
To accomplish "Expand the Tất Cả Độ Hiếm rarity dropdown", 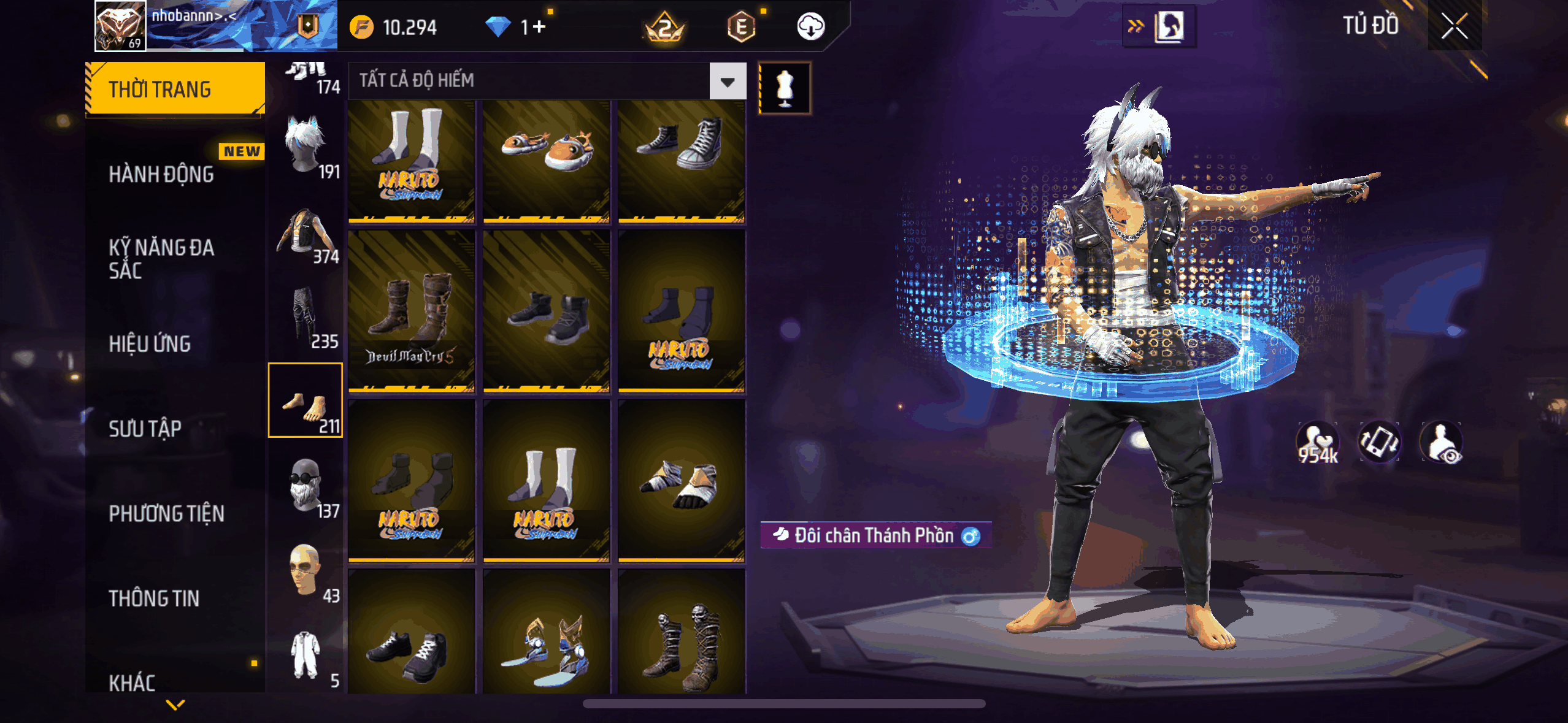I will [x=728, y=81].
